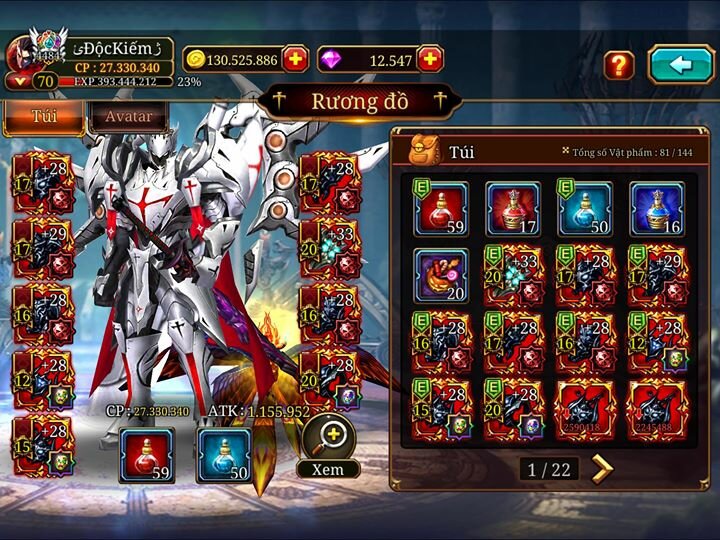The height and width of the screenshot is (540, 720).
Task: Use the blue potion quick slot below character
Action: [x=224, y=454]
